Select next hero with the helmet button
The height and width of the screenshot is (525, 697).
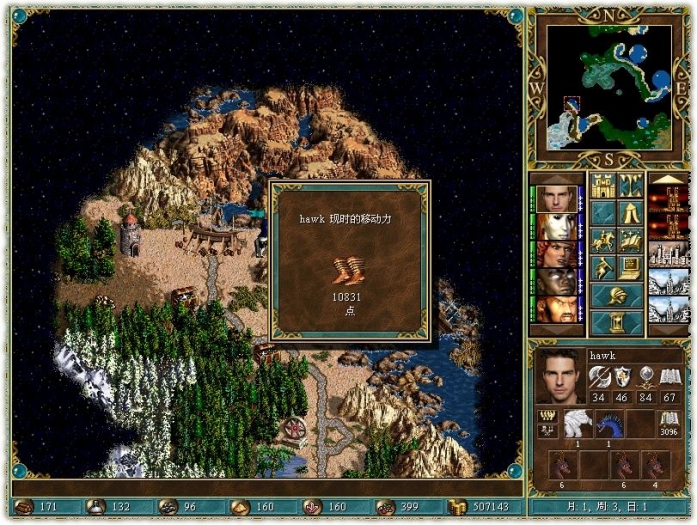[616, 295]
